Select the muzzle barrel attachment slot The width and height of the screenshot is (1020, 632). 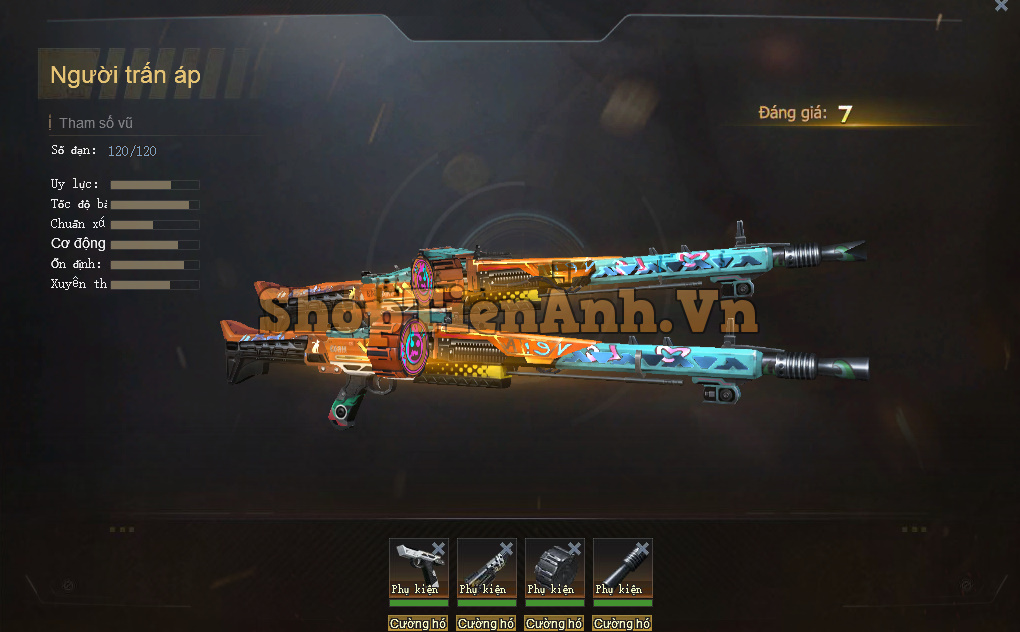click(621, 565)
